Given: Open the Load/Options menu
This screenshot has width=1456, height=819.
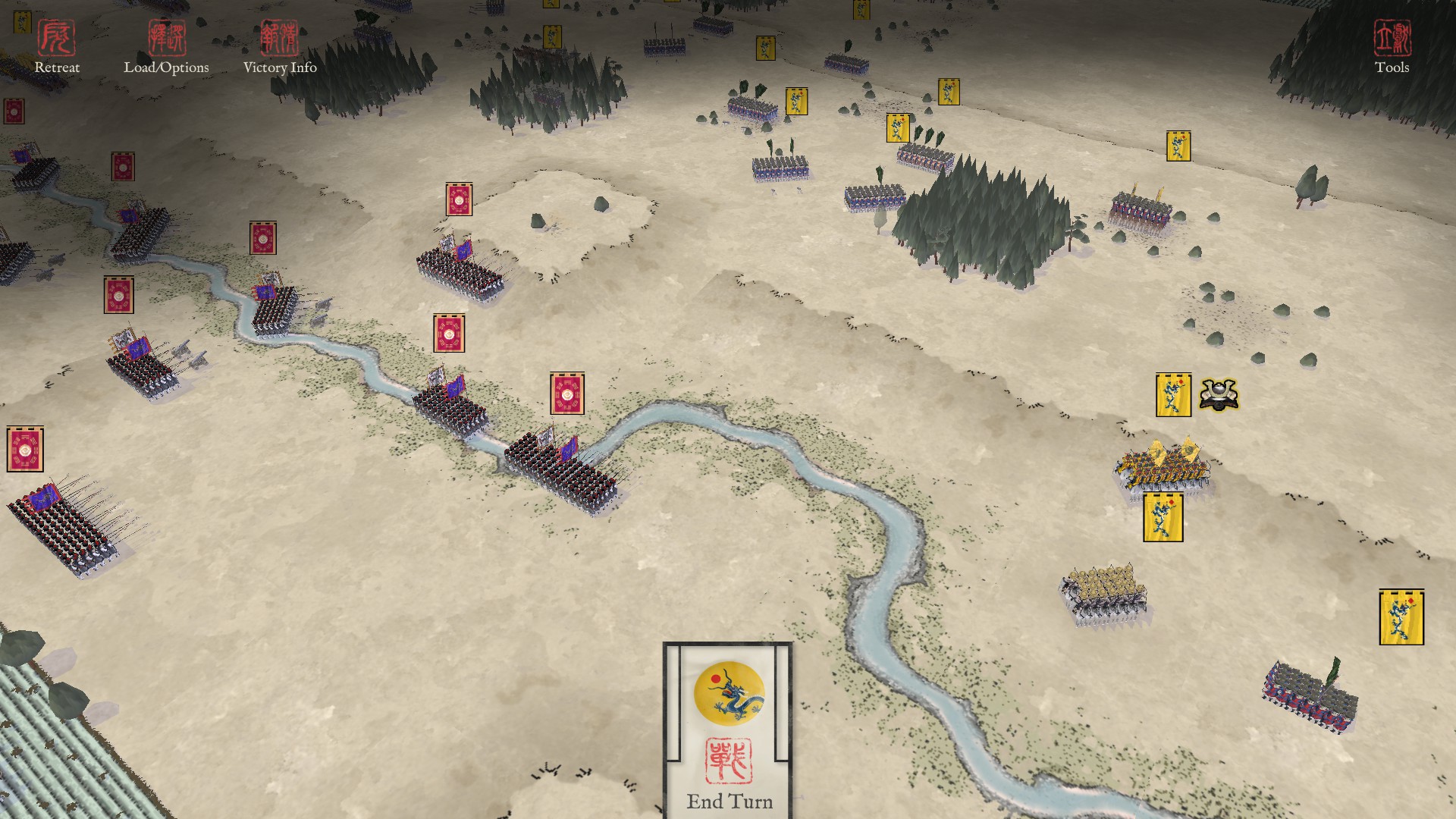Looking at the screenshot, I should point(168,67).
